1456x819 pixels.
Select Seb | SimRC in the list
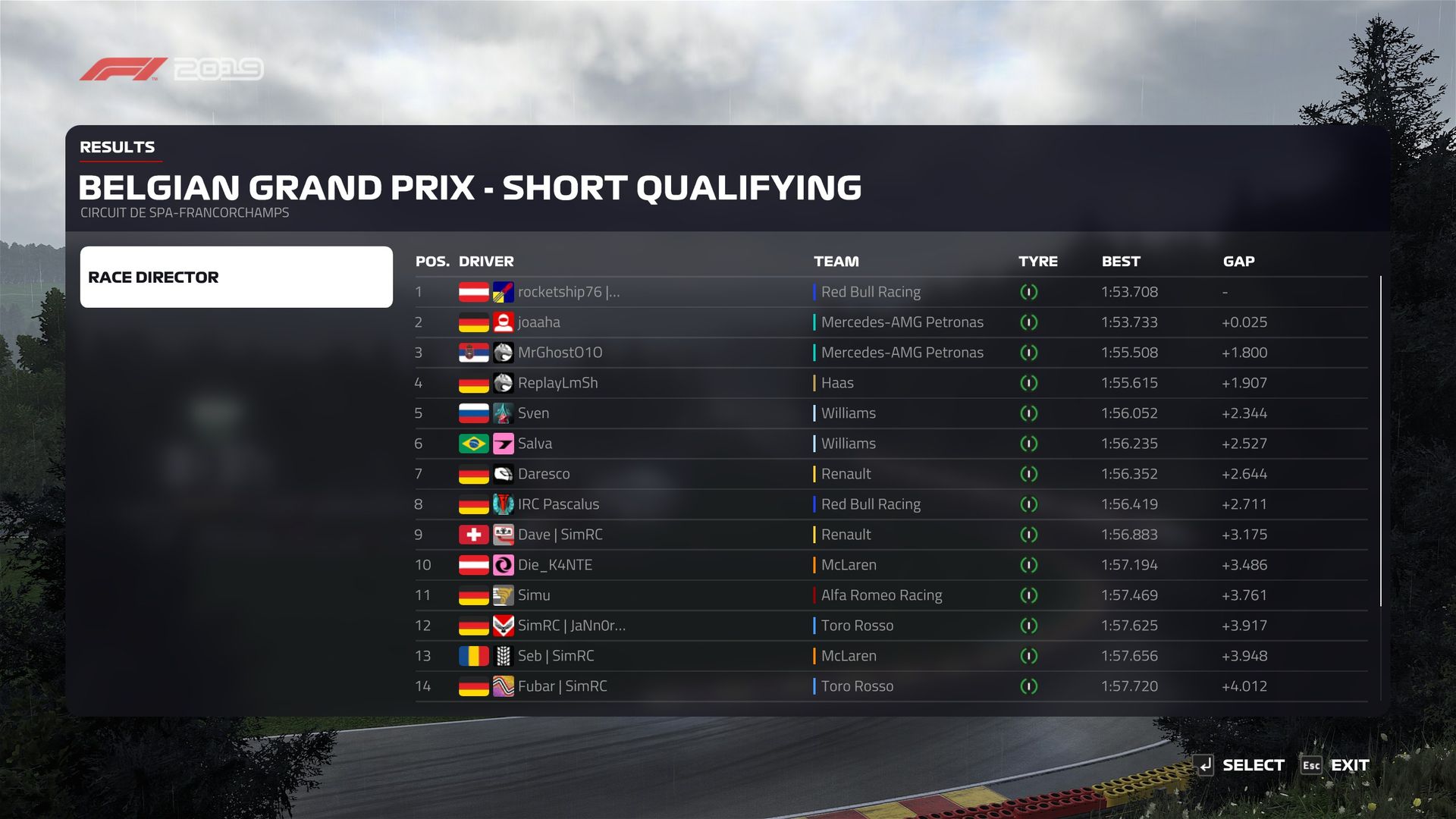pyautogui.click(x=556, y=656)
